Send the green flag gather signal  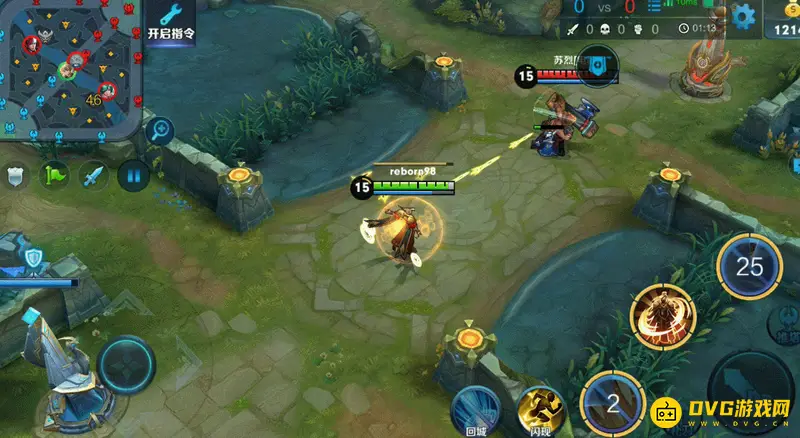54,176
